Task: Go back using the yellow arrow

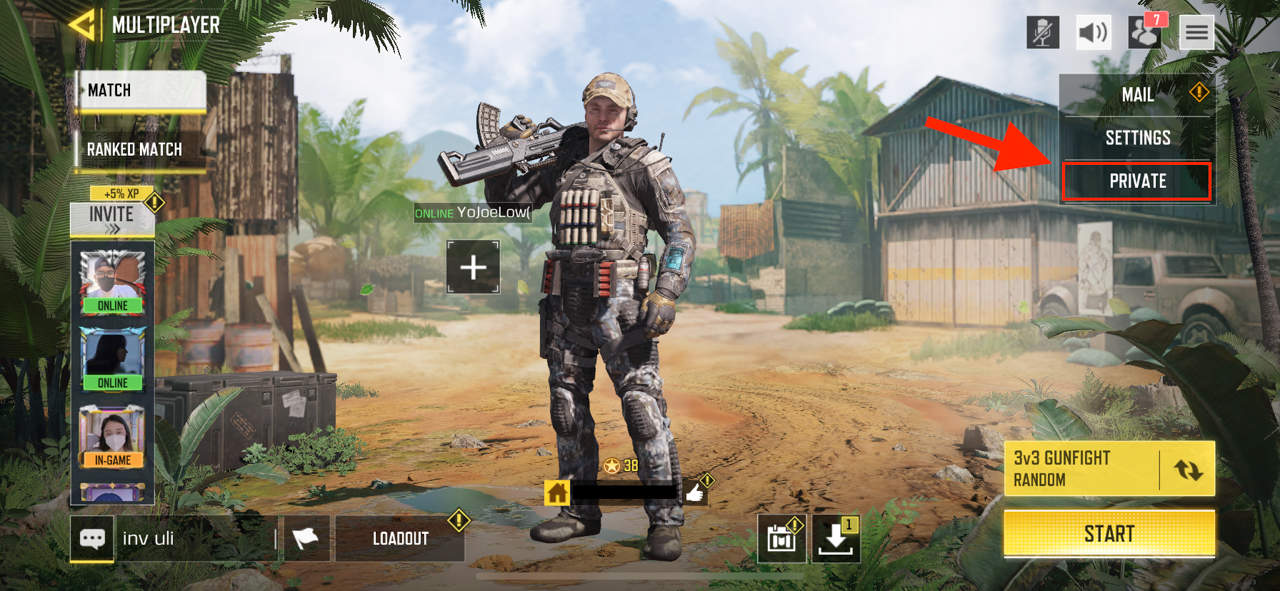Action: tap(82, 25)
